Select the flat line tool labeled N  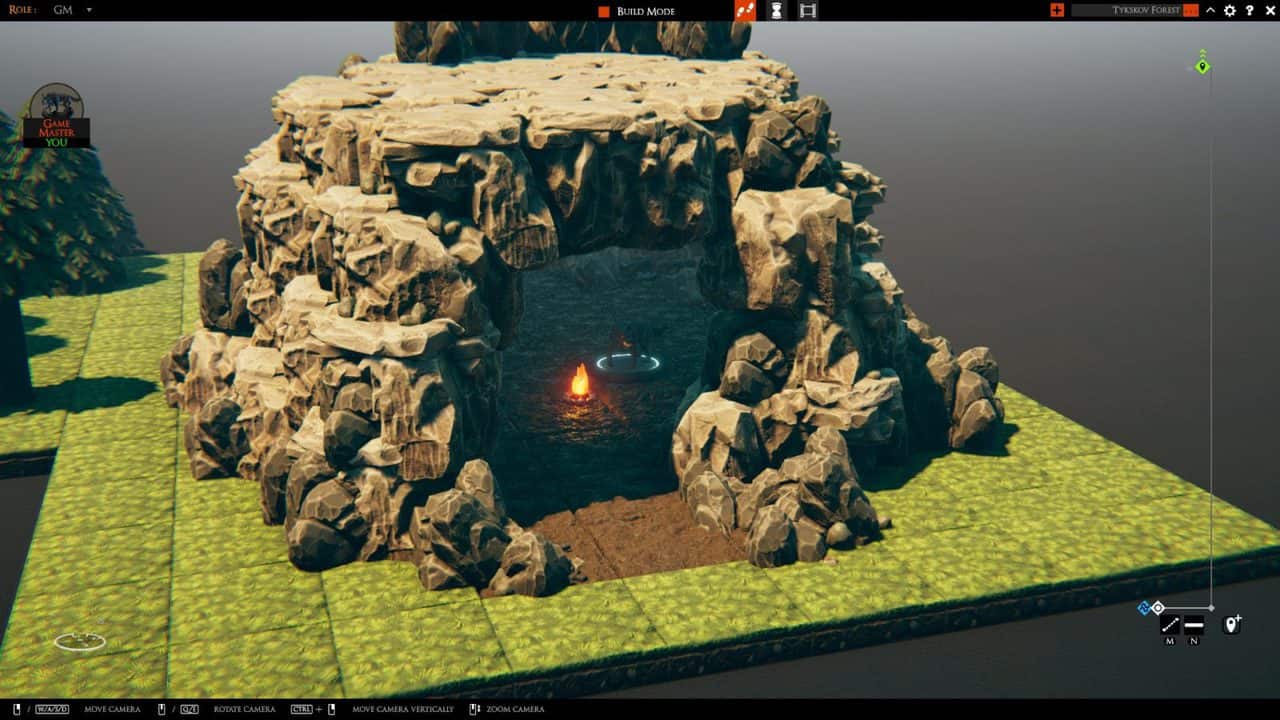coord(1194,624)
